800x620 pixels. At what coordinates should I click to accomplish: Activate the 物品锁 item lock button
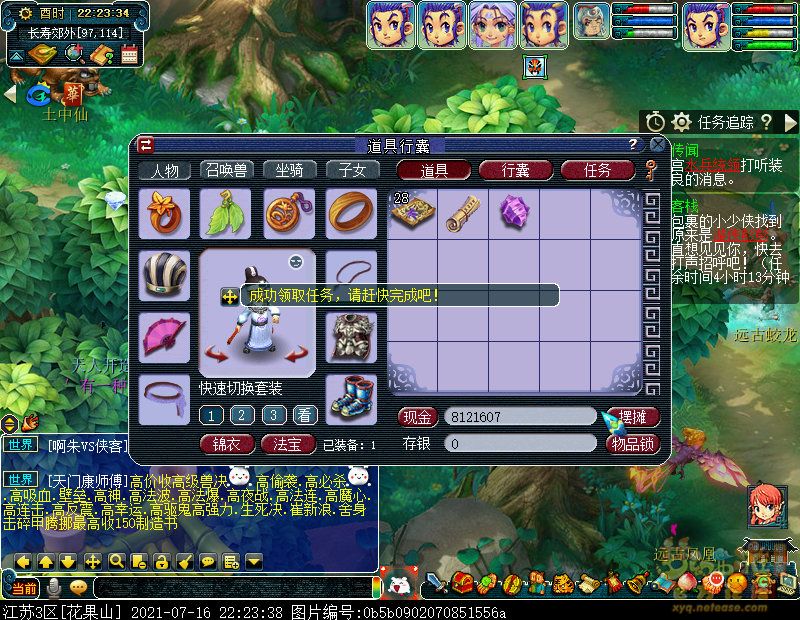click(x=632, y=443)
